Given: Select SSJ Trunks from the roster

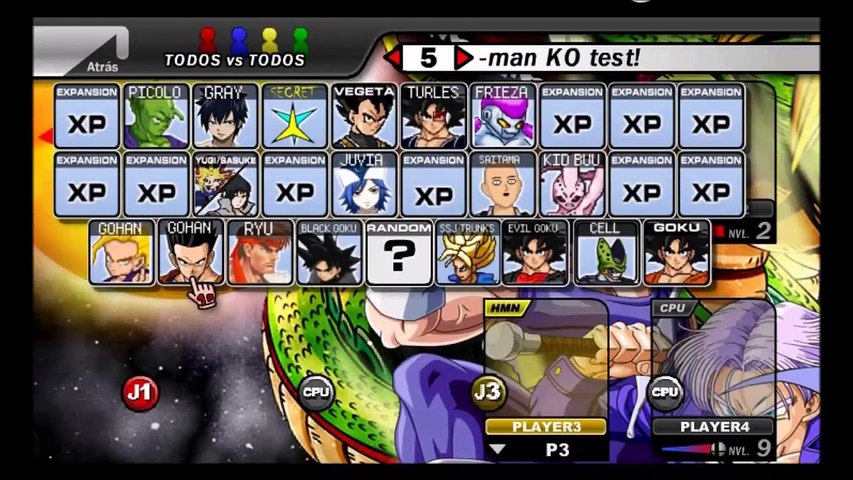Looking at the screenshot, I should [467, 253].
